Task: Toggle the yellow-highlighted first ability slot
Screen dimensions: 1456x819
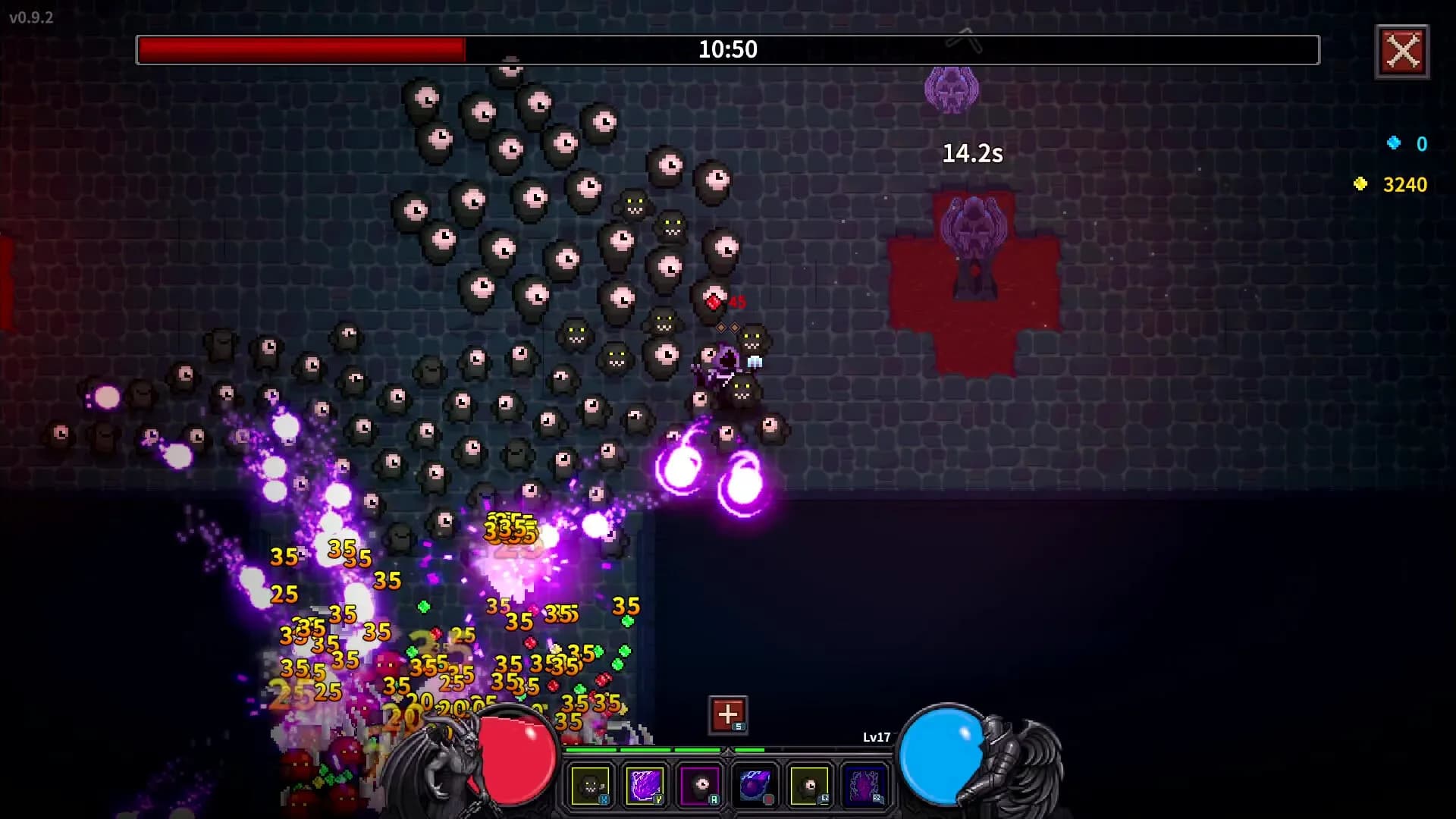Action: [x=590, y=785]
